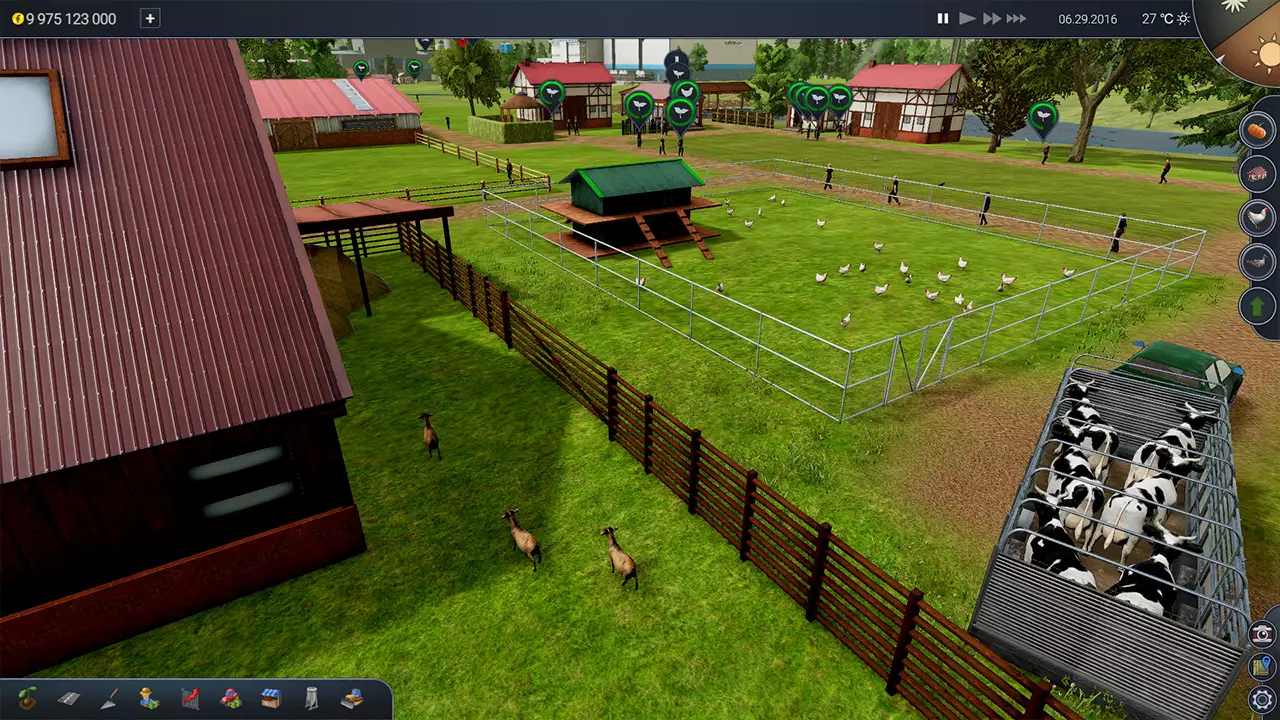Select the goose icon on the right sidebar

pyautogui.click(x=1258, y=262)
